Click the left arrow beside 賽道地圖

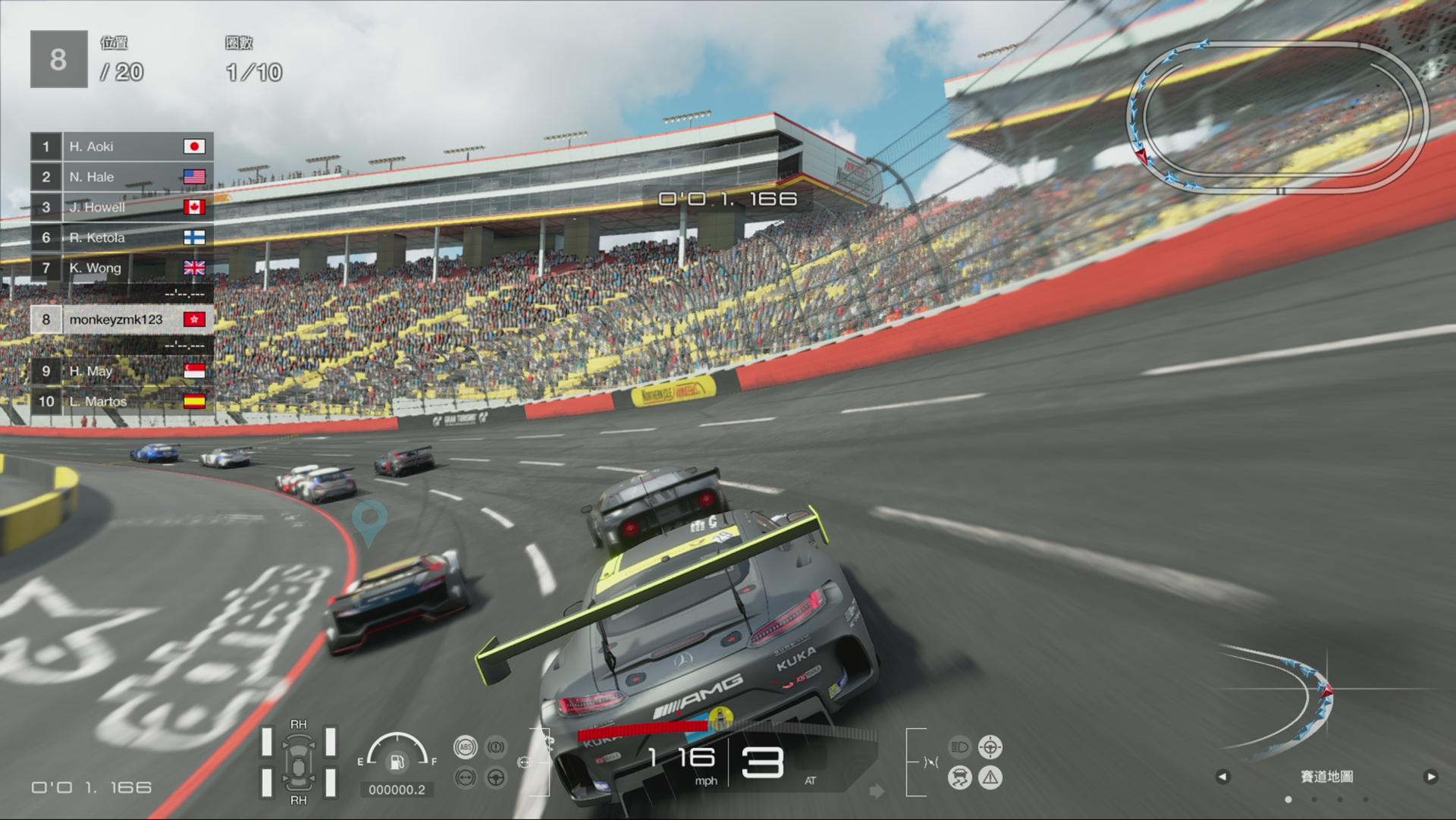point(1224,778)
